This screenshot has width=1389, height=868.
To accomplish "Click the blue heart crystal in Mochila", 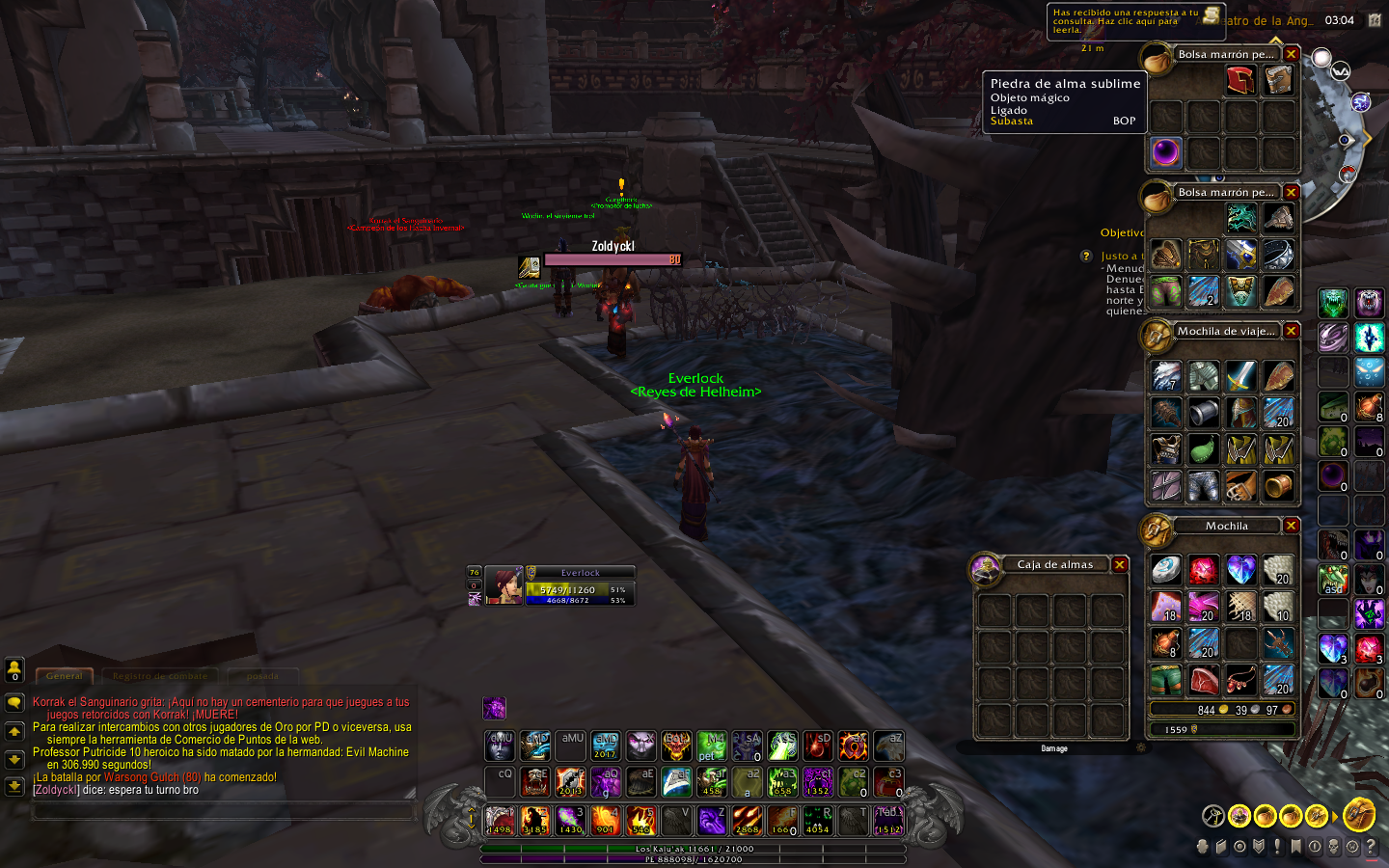I will 1240,570.
